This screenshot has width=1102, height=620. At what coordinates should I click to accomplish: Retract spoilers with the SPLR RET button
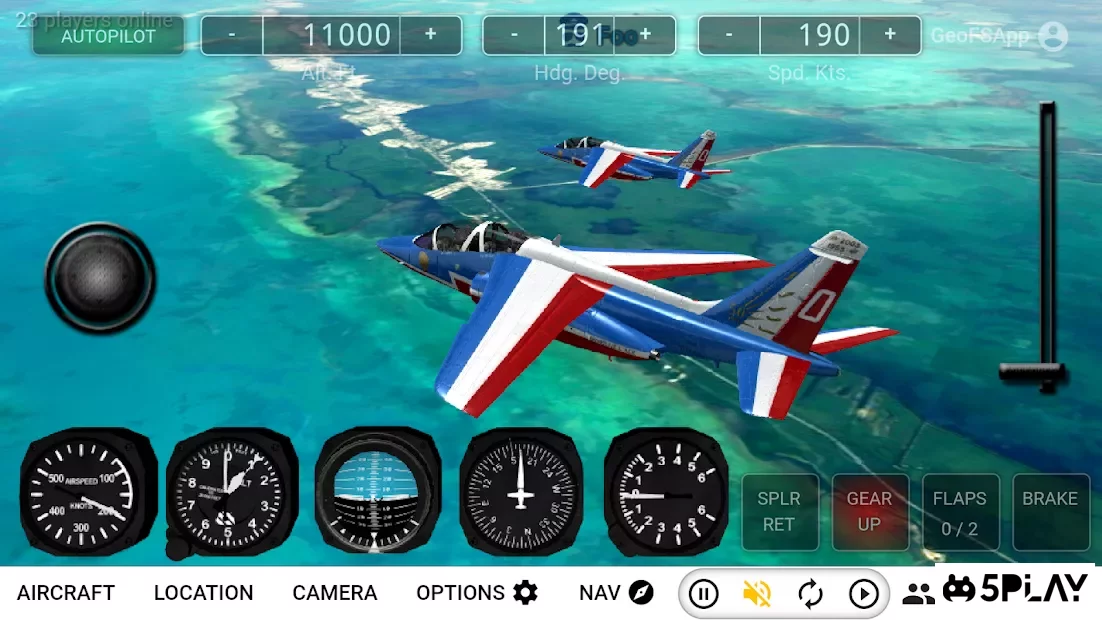[779, 511]
